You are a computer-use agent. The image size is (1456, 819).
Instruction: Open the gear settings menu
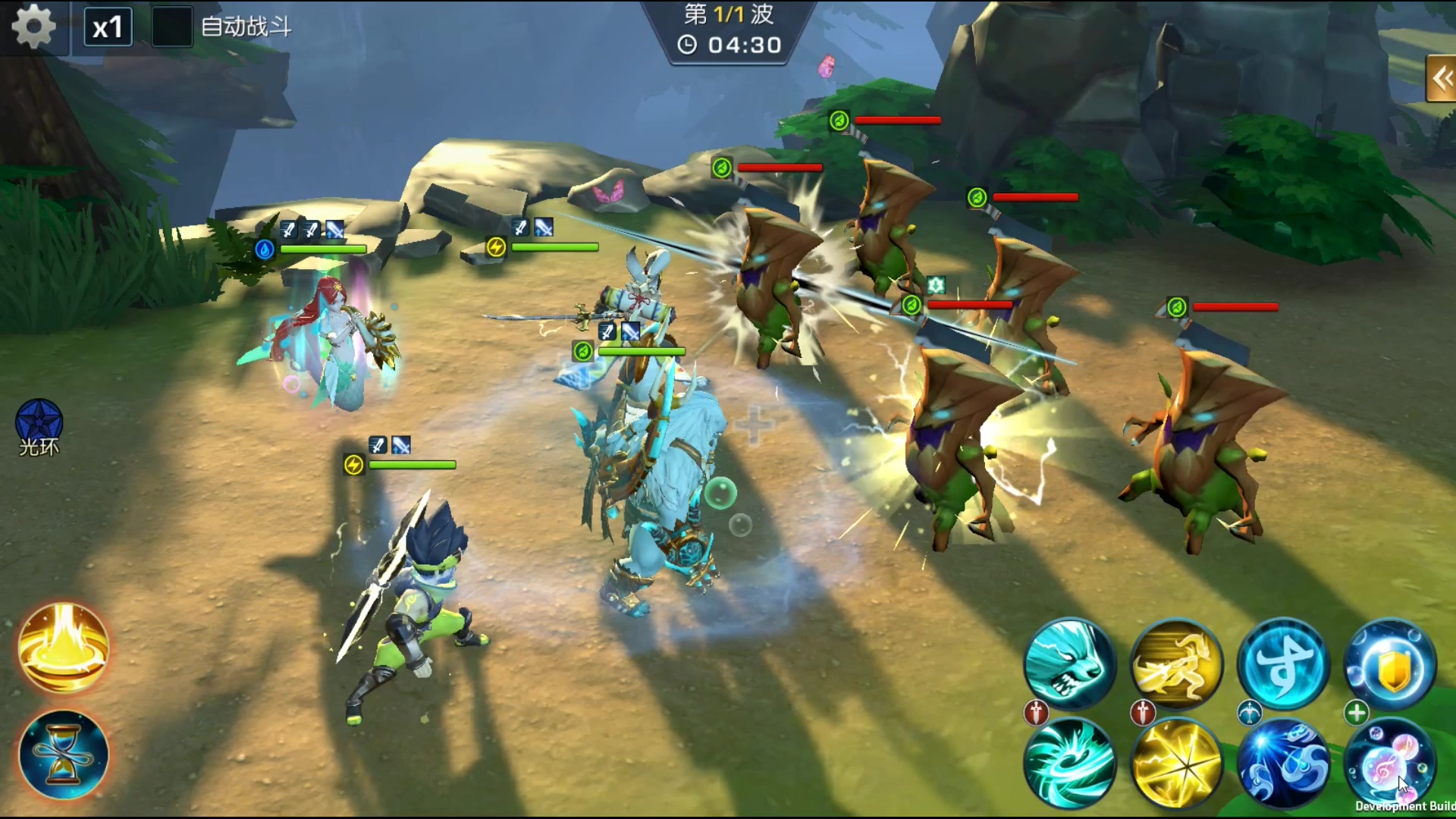tap(34, 27)
